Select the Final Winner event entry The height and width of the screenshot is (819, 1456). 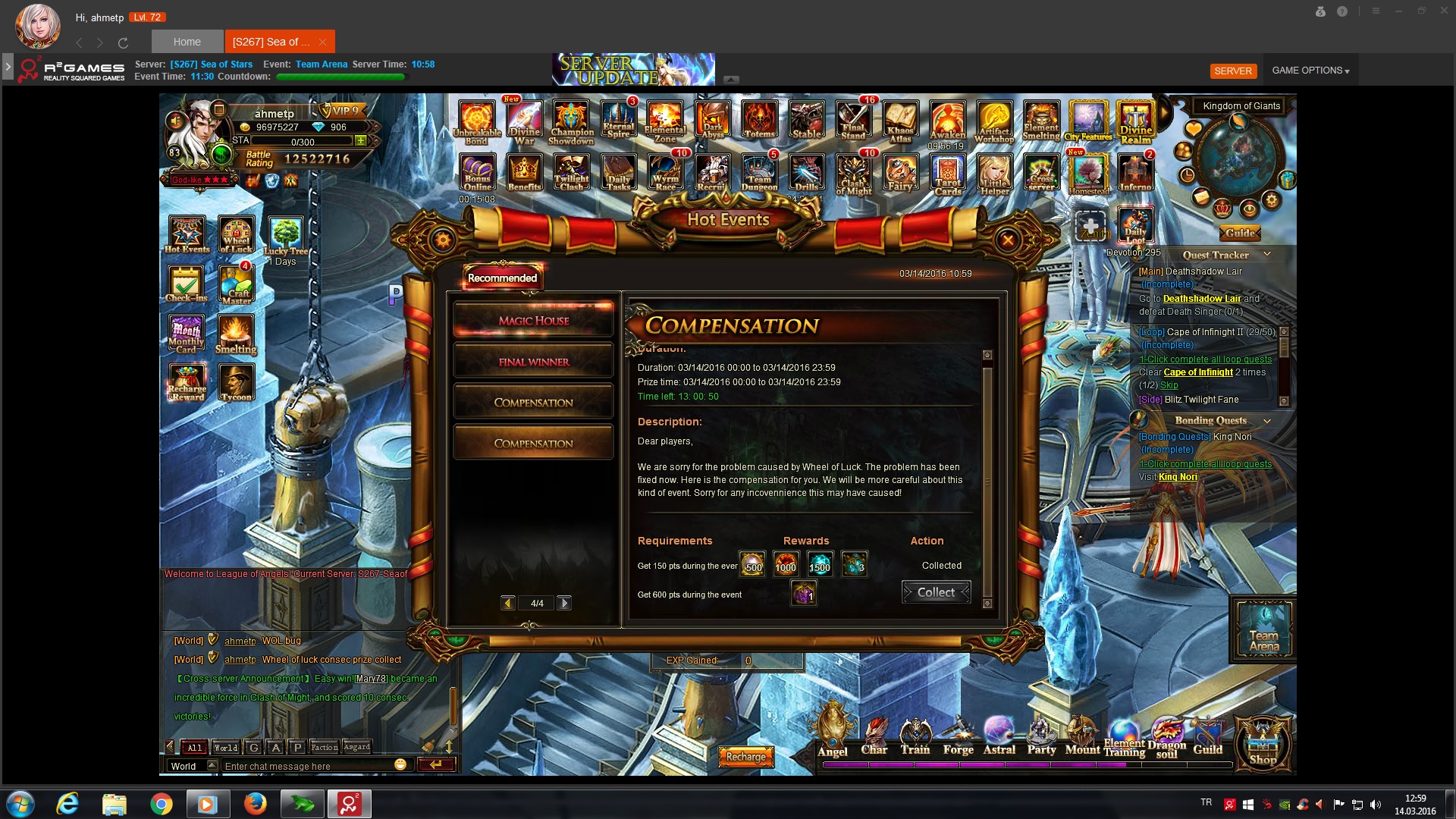(x=533, y=362)
